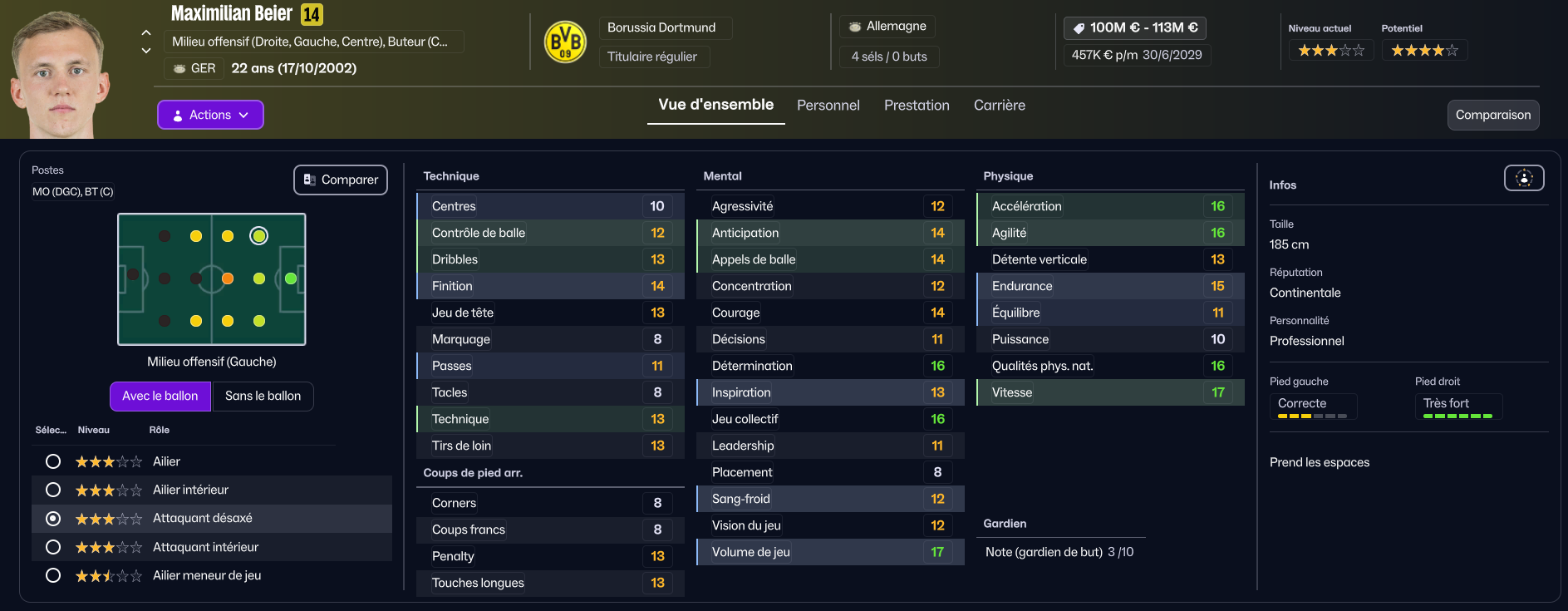Image resolution: width=1568 pixels, height=611 pixels.
Task: Click the Comparer button
Action: pyautogui.click(x=341, y=180)
